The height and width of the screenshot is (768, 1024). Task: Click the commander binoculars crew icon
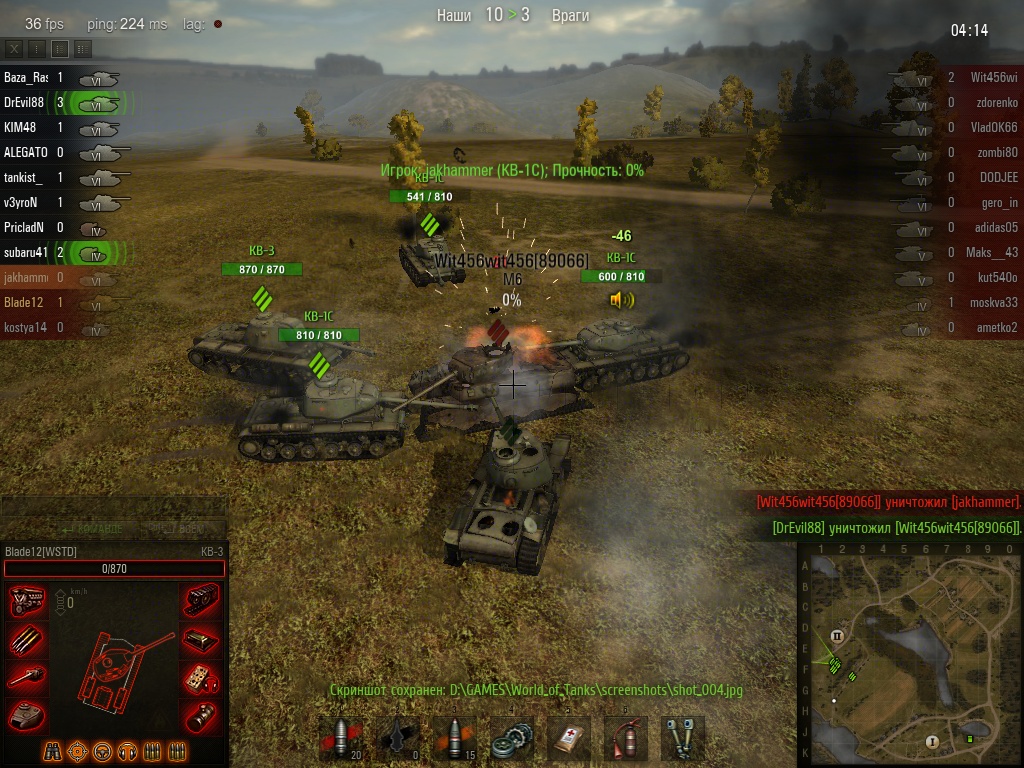tap(55, 751)
